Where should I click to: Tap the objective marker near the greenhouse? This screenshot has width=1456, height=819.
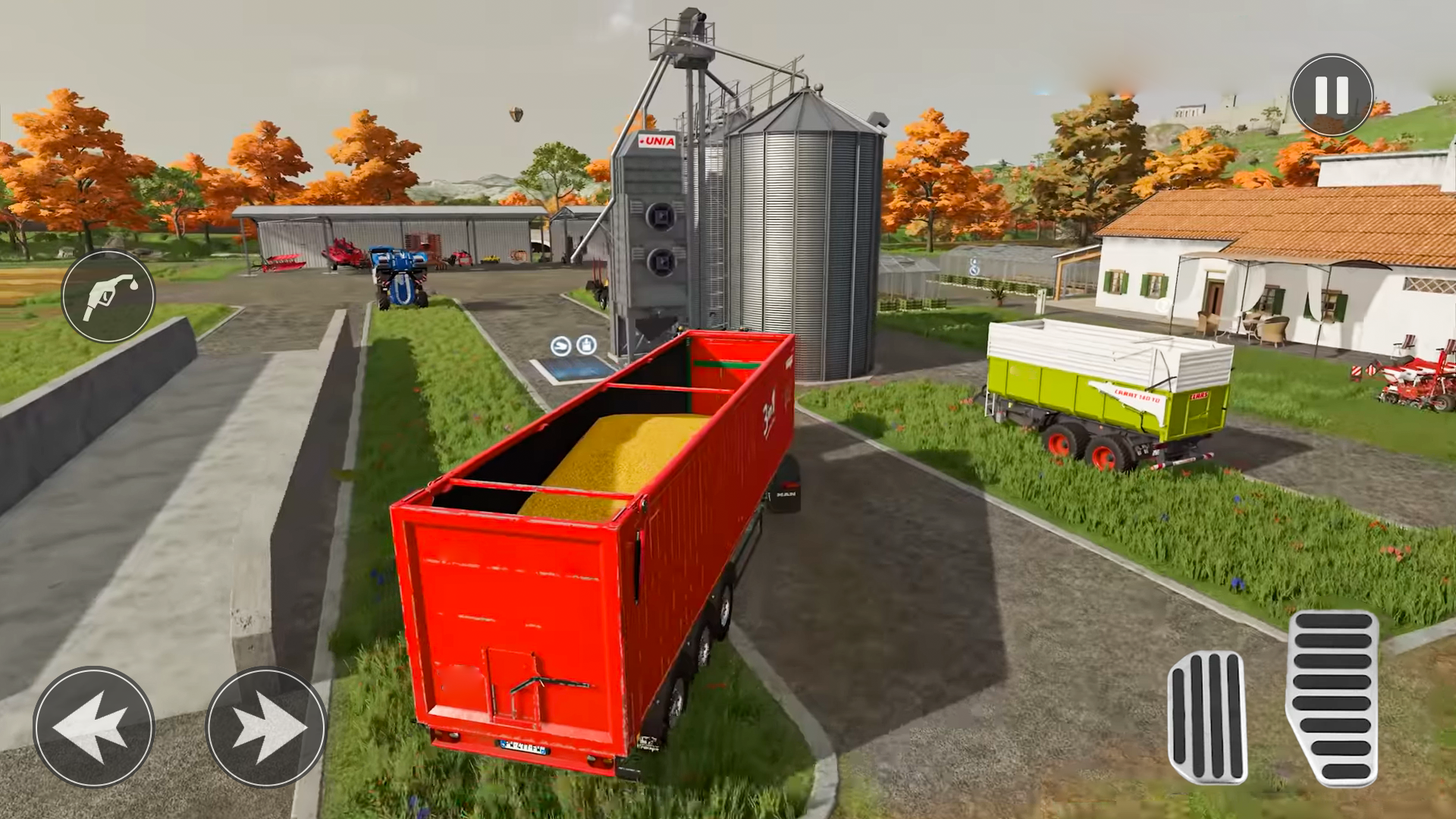point(974,270)
